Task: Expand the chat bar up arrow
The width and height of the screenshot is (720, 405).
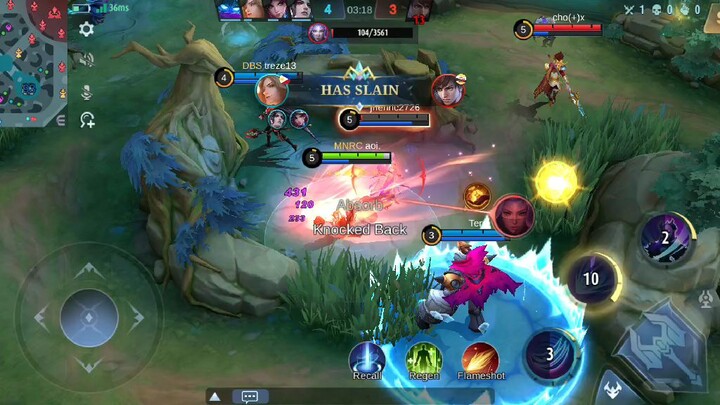Action: click(215, 396)
